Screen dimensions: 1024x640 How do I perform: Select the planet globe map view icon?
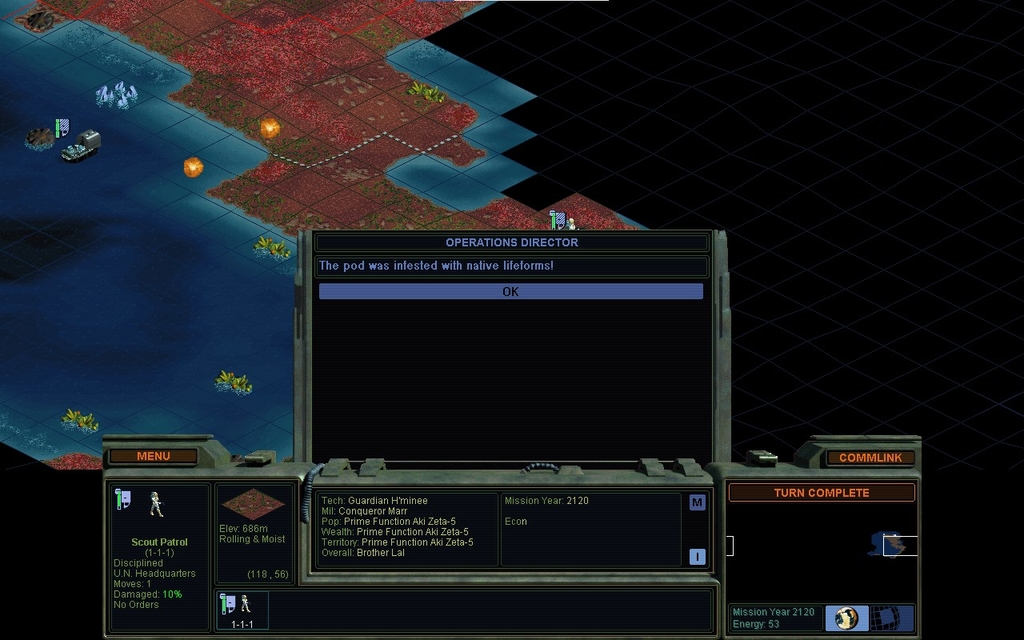click(x=846, y=617)
